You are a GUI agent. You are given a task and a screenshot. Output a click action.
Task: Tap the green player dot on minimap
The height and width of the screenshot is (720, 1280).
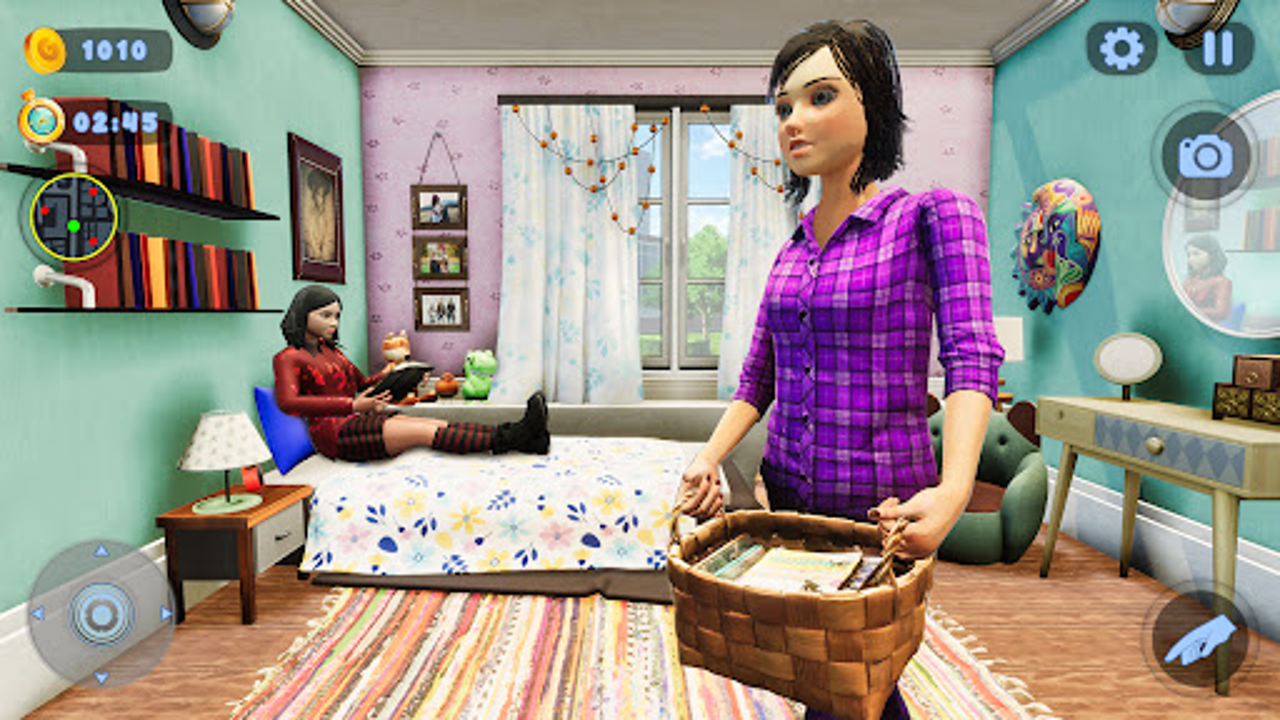[x=74, y=227]
